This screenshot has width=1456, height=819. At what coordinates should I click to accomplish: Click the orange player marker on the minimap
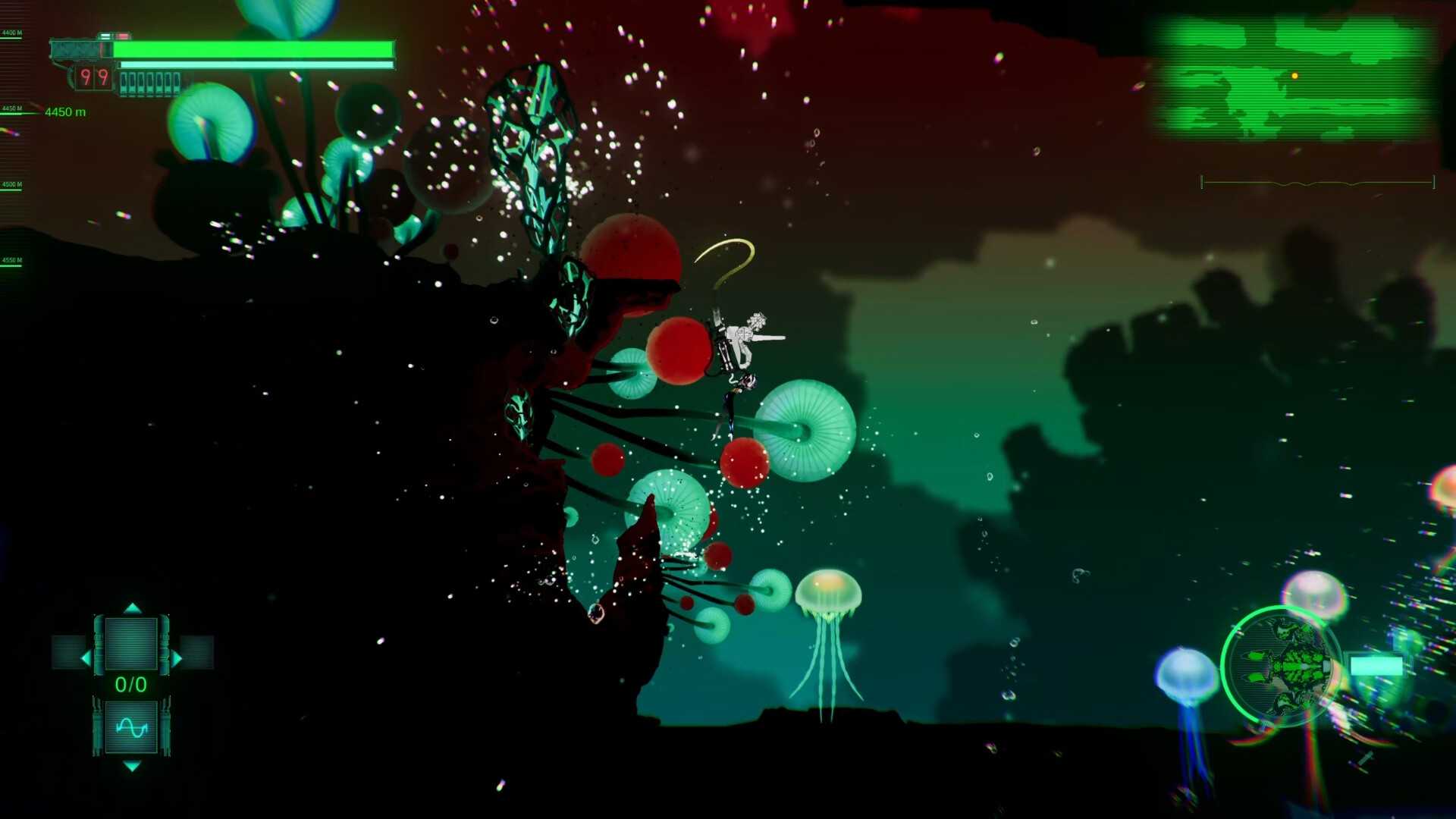1294,76
